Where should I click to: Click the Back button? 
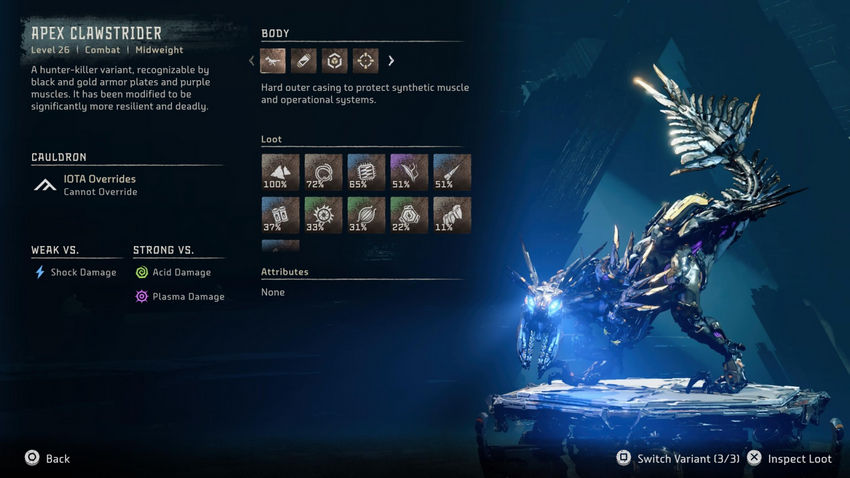[47, 458]
